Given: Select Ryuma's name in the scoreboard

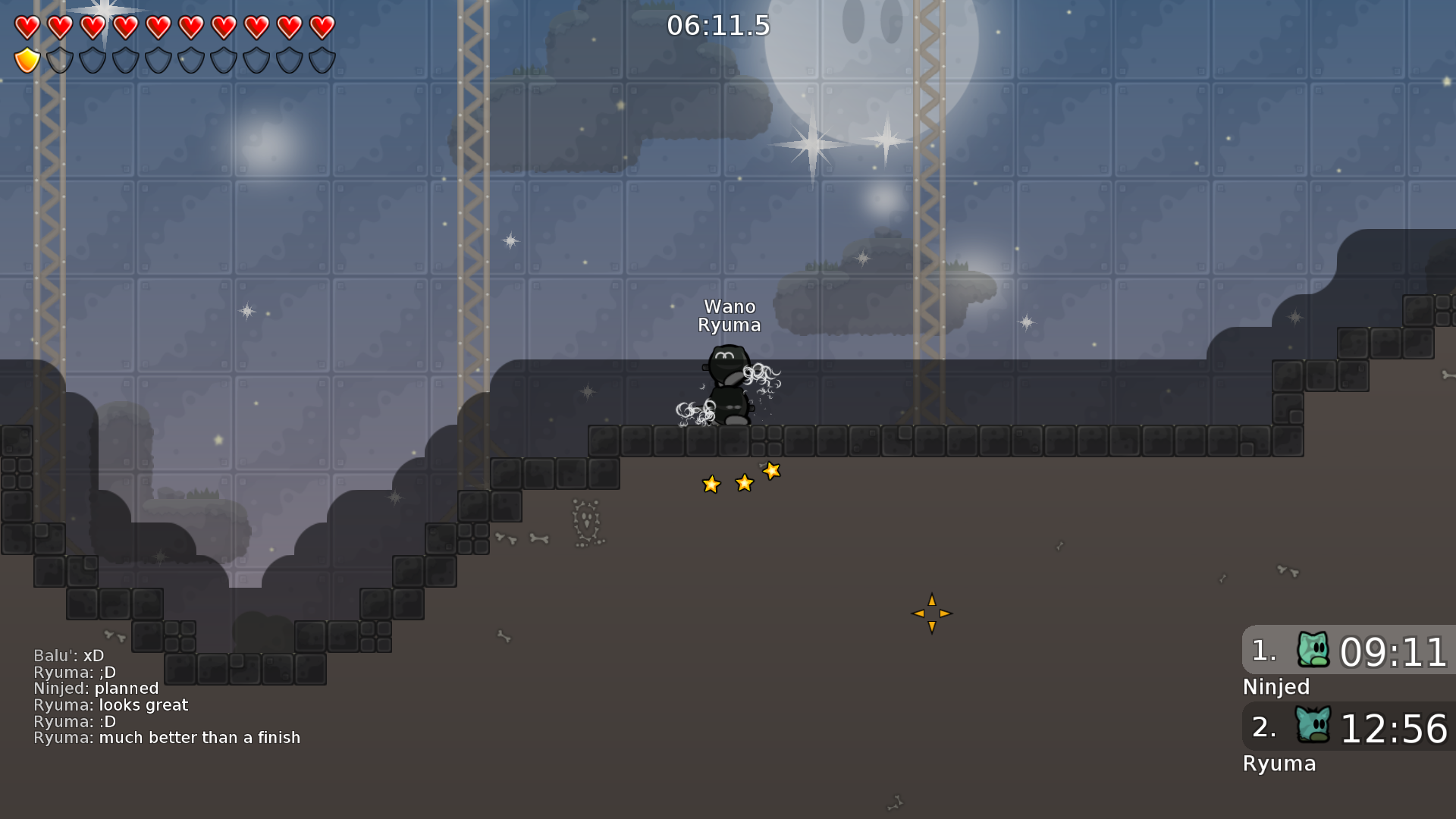Looking at the screenshot, I should (x=1279, y=764).
